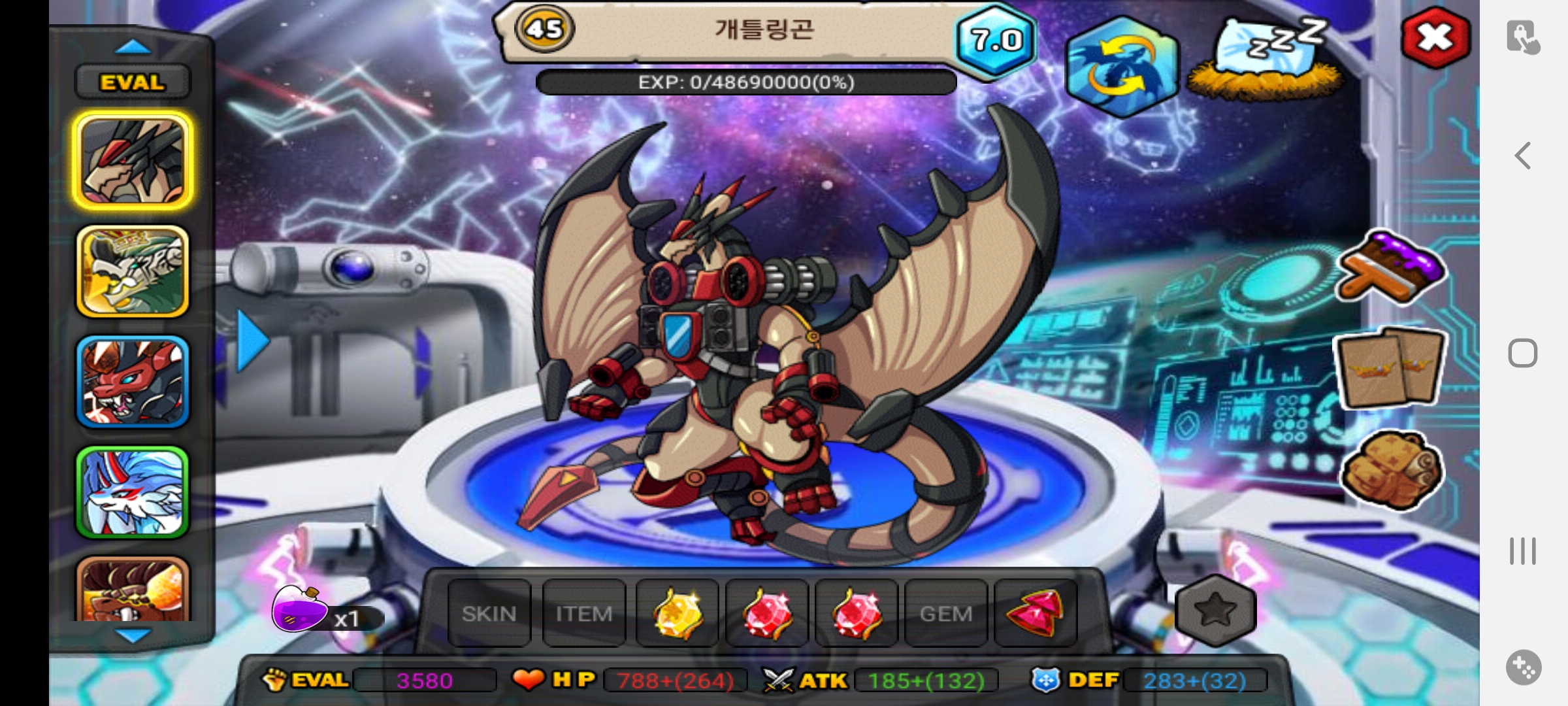
Task: Pick the red dragon portrait
Action: (x=133, y=382)
